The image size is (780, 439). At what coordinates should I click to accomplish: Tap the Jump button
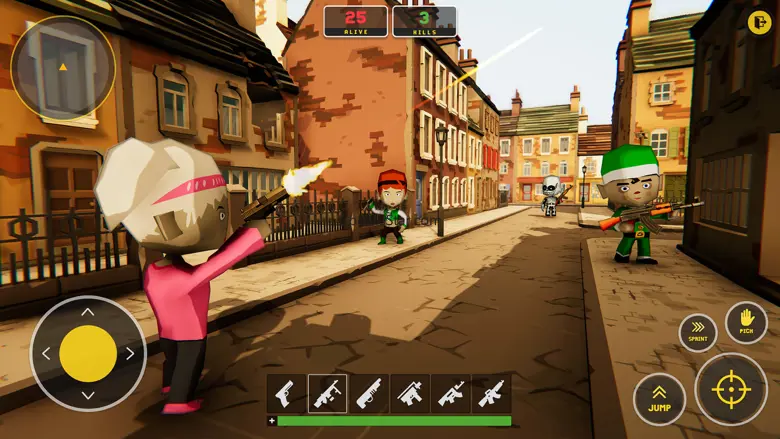point(659,399)
